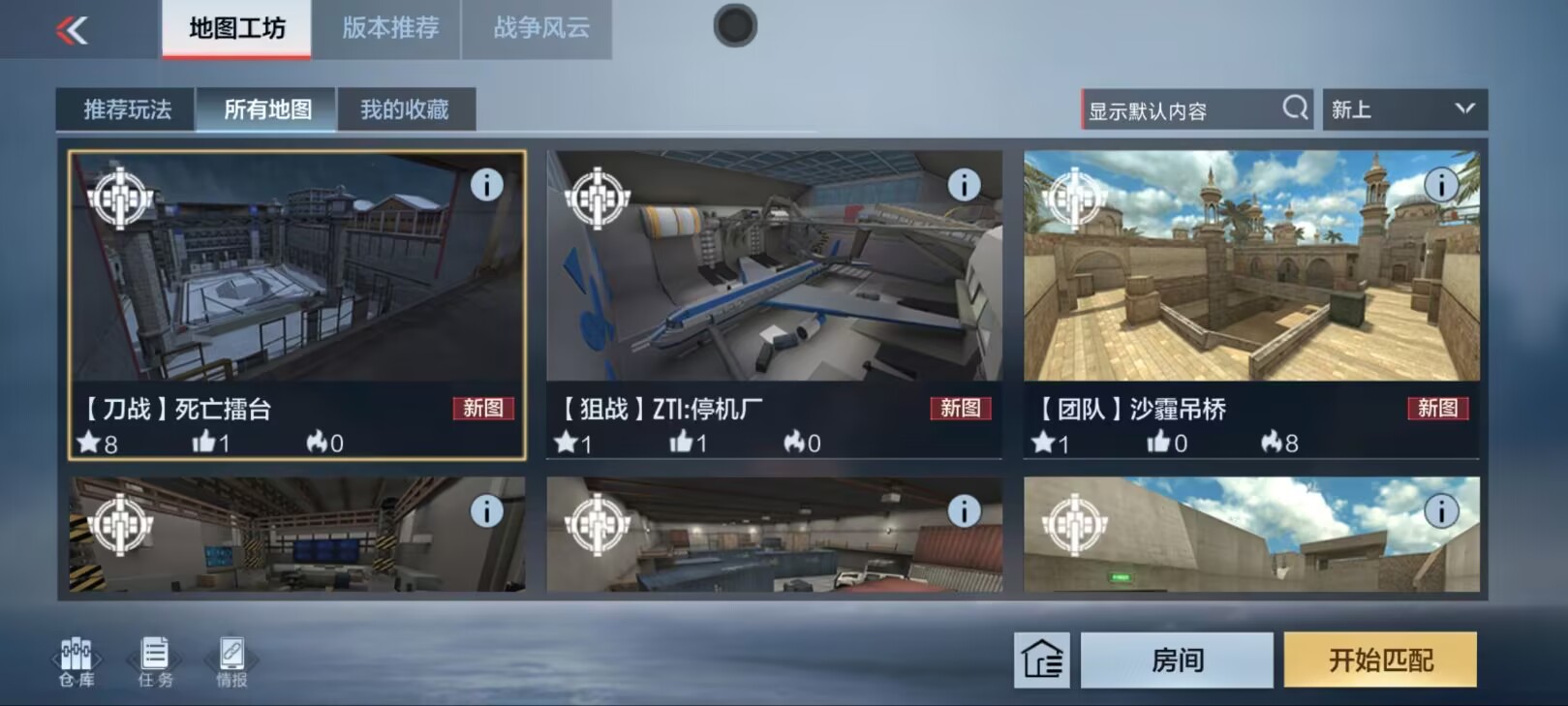Give a thumbs-up to ZTI:停机厂
Screen dimensions: 1568x706
(681, 443)
